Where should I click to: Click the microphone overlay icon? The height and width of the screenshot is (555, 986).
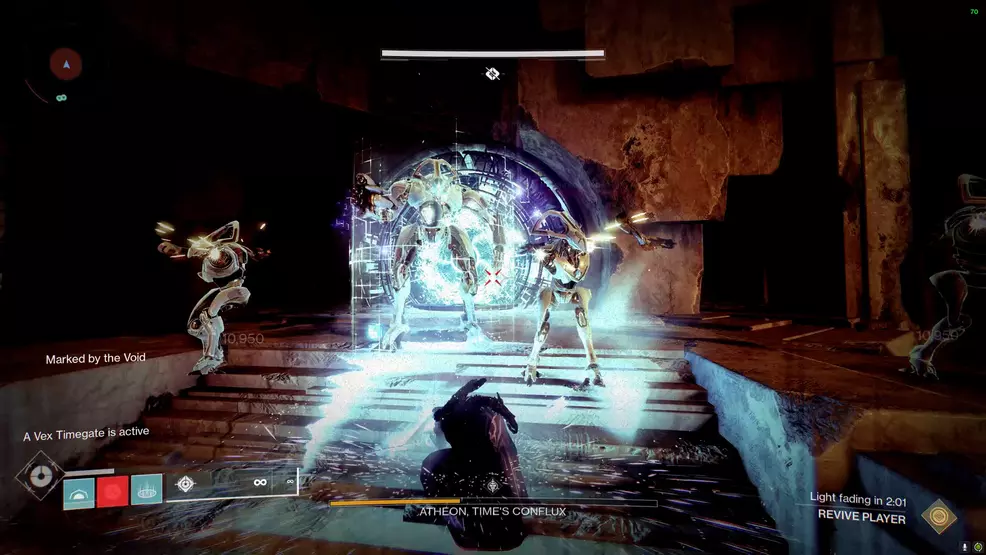[964, 547]
